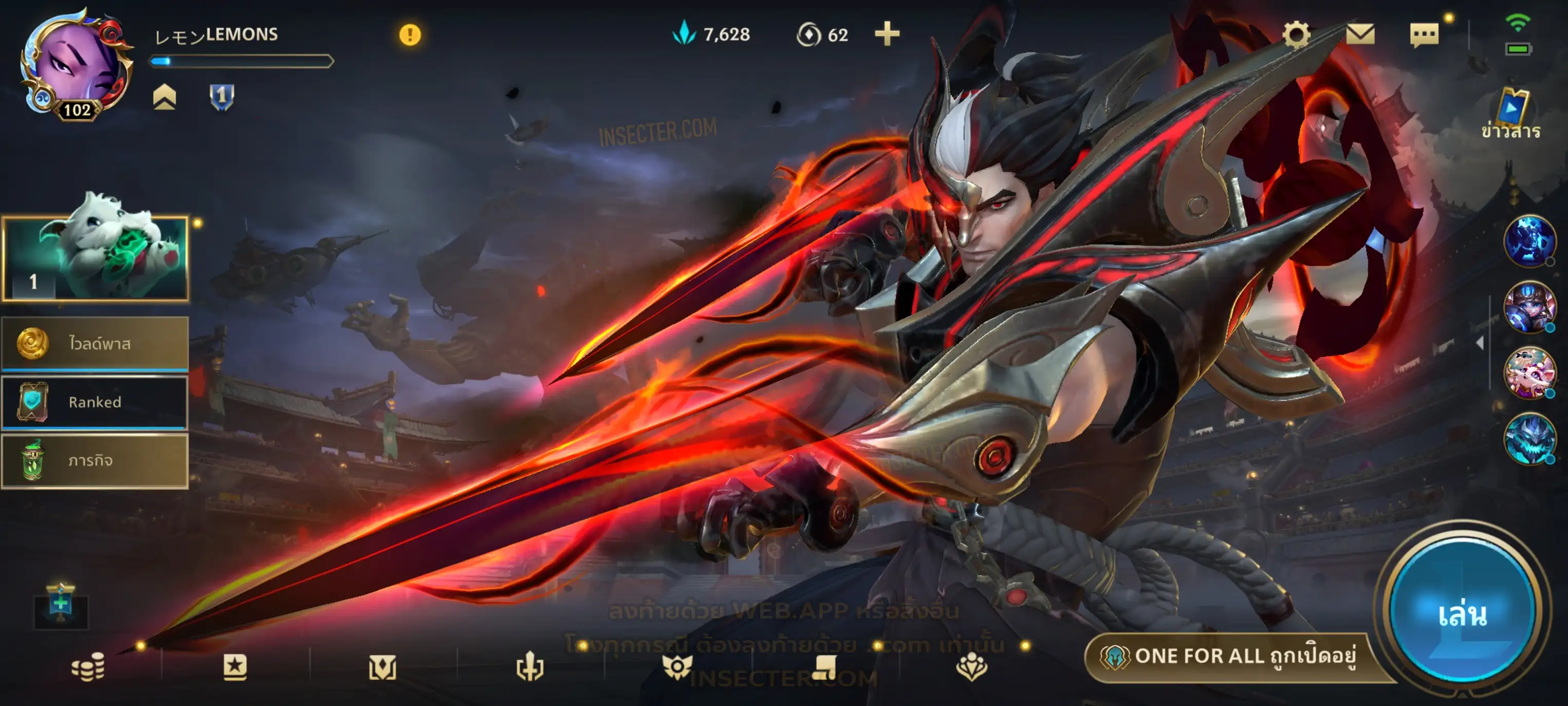
Task: Open the chat speech bubble
Action: [x=1424, y=35]
